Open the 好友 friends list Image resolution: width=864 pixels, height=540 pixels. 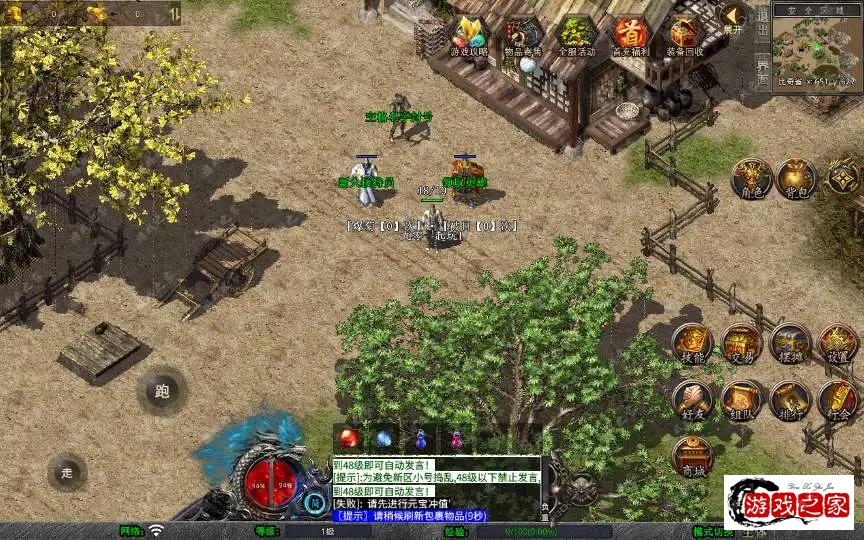click(692, 400)
